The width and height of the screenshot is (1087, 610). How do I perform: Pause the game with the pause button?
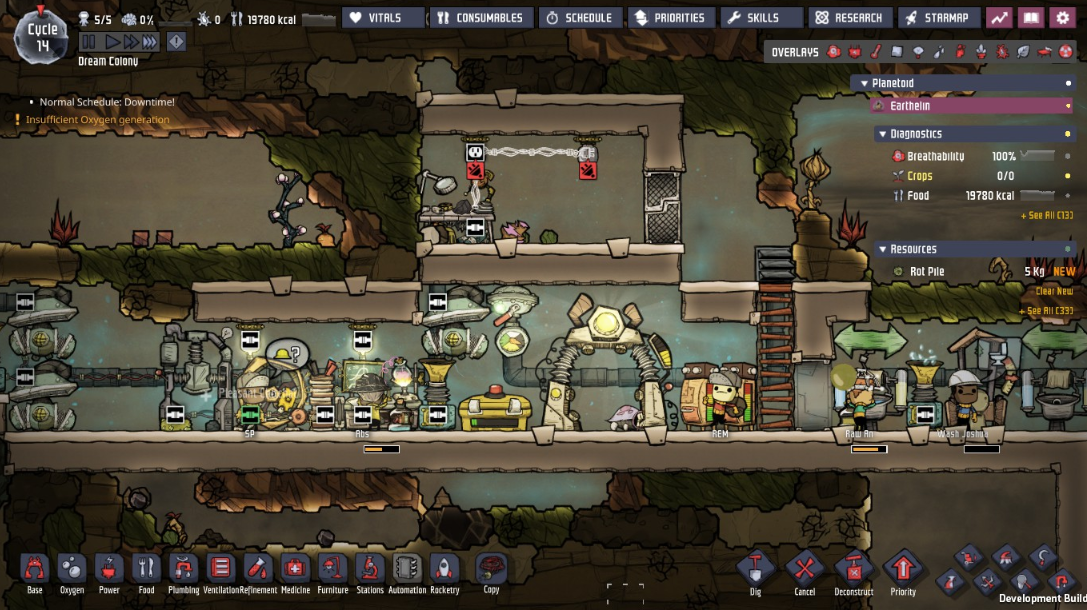point(88,42)
